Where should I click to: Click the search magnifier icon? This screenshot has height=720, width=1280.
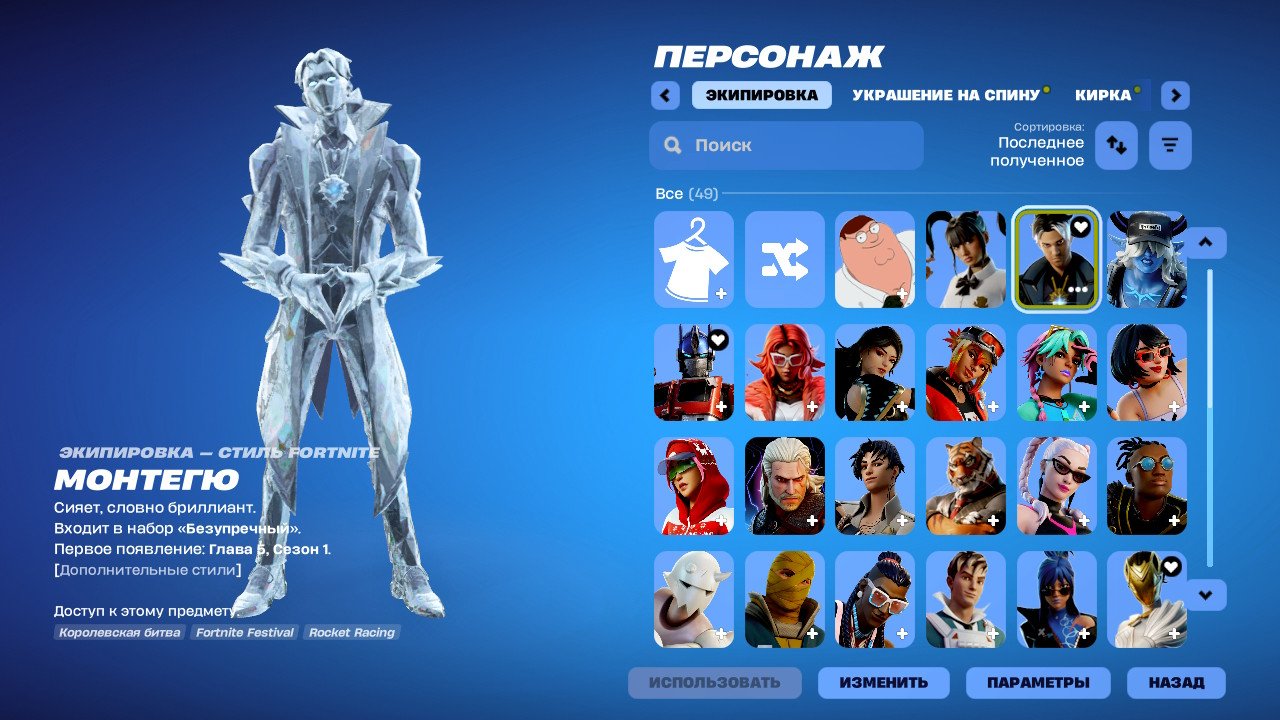click(x=671, y=145)
